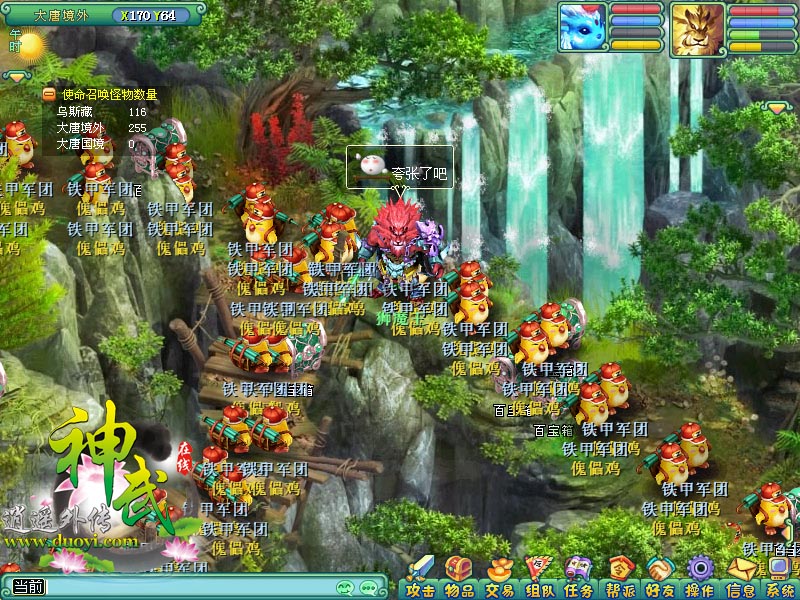Open the 任务 (Quest) book button
This screenshot has height=600, width=800.
point(579,579)
